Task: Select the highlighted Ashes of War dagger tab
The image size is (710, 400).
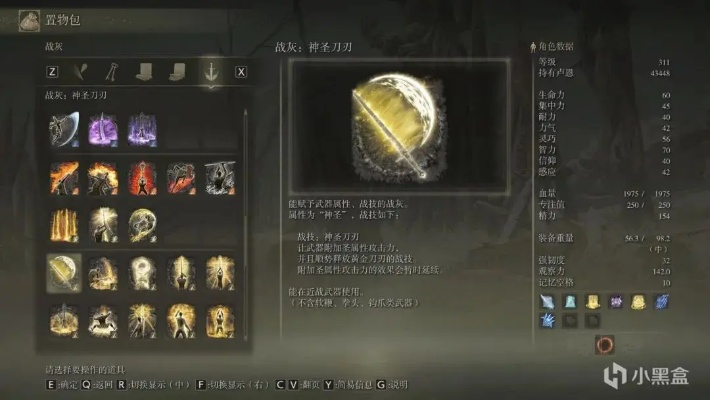Action: [209, 71]
